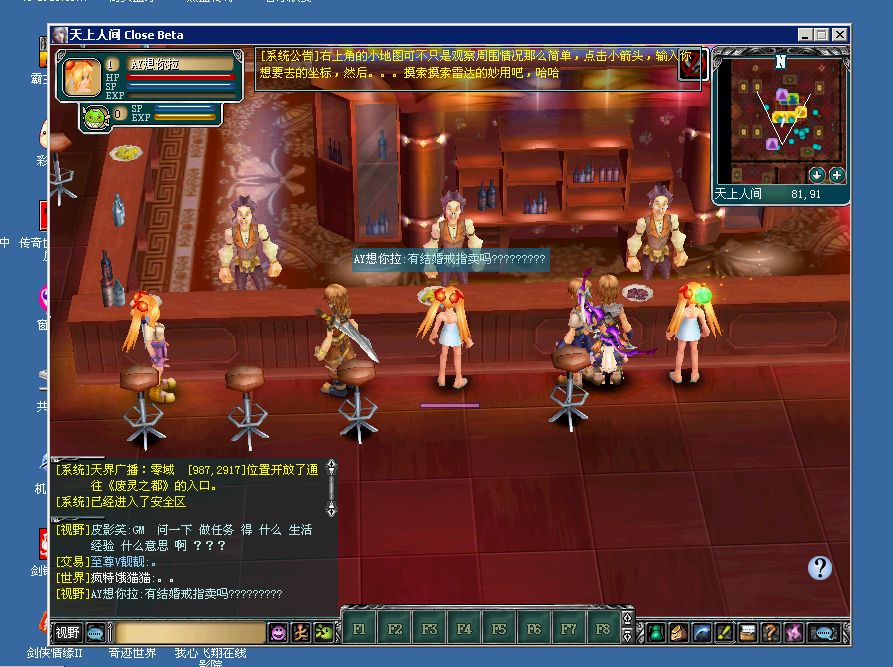Click the player character portrait
This screenshot has height=667, width=893.
pyautogui.click(x=81, y=78)
